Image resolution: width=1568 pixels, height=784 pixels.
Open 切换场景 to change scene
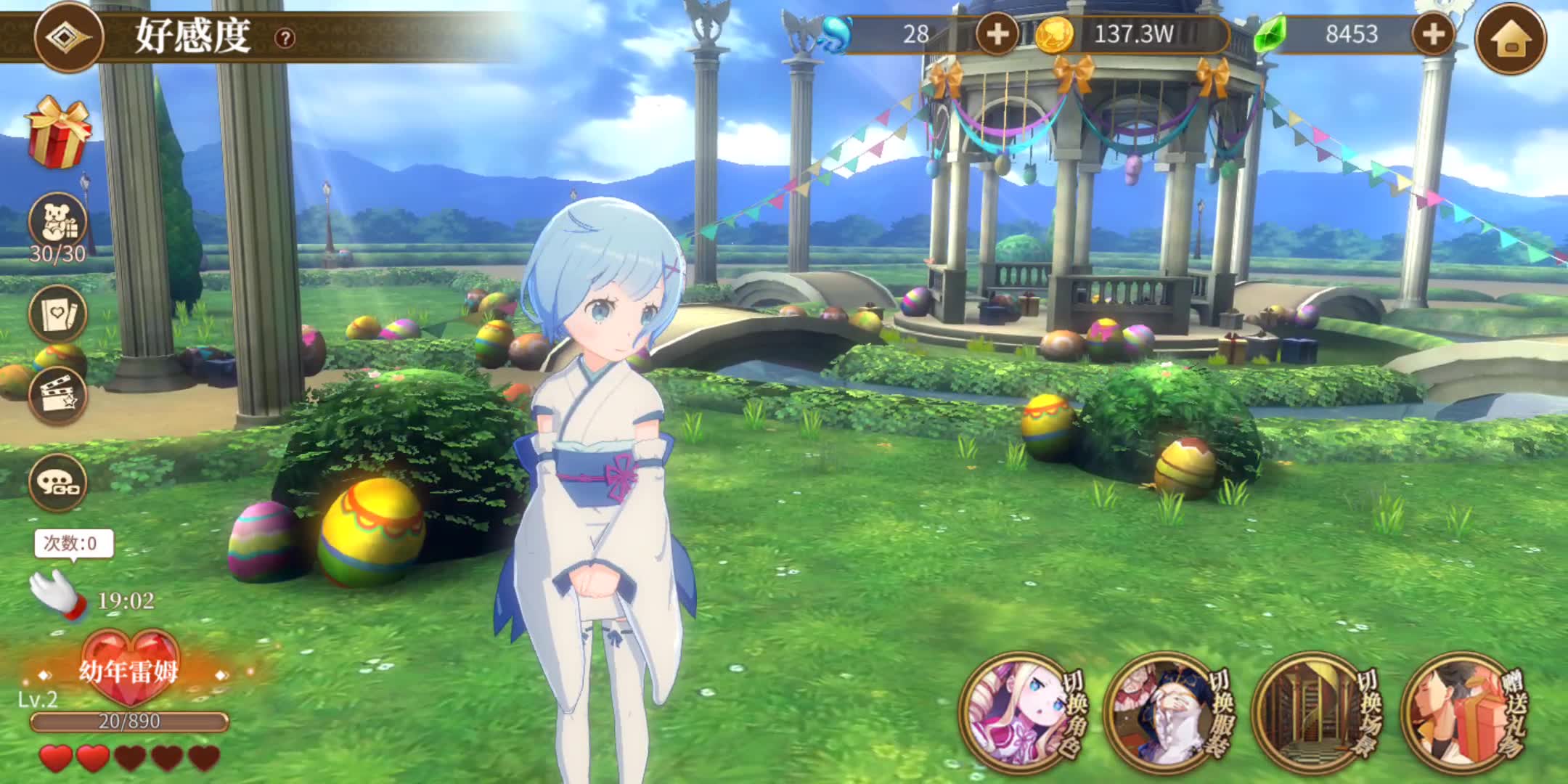click(1315, 711)
